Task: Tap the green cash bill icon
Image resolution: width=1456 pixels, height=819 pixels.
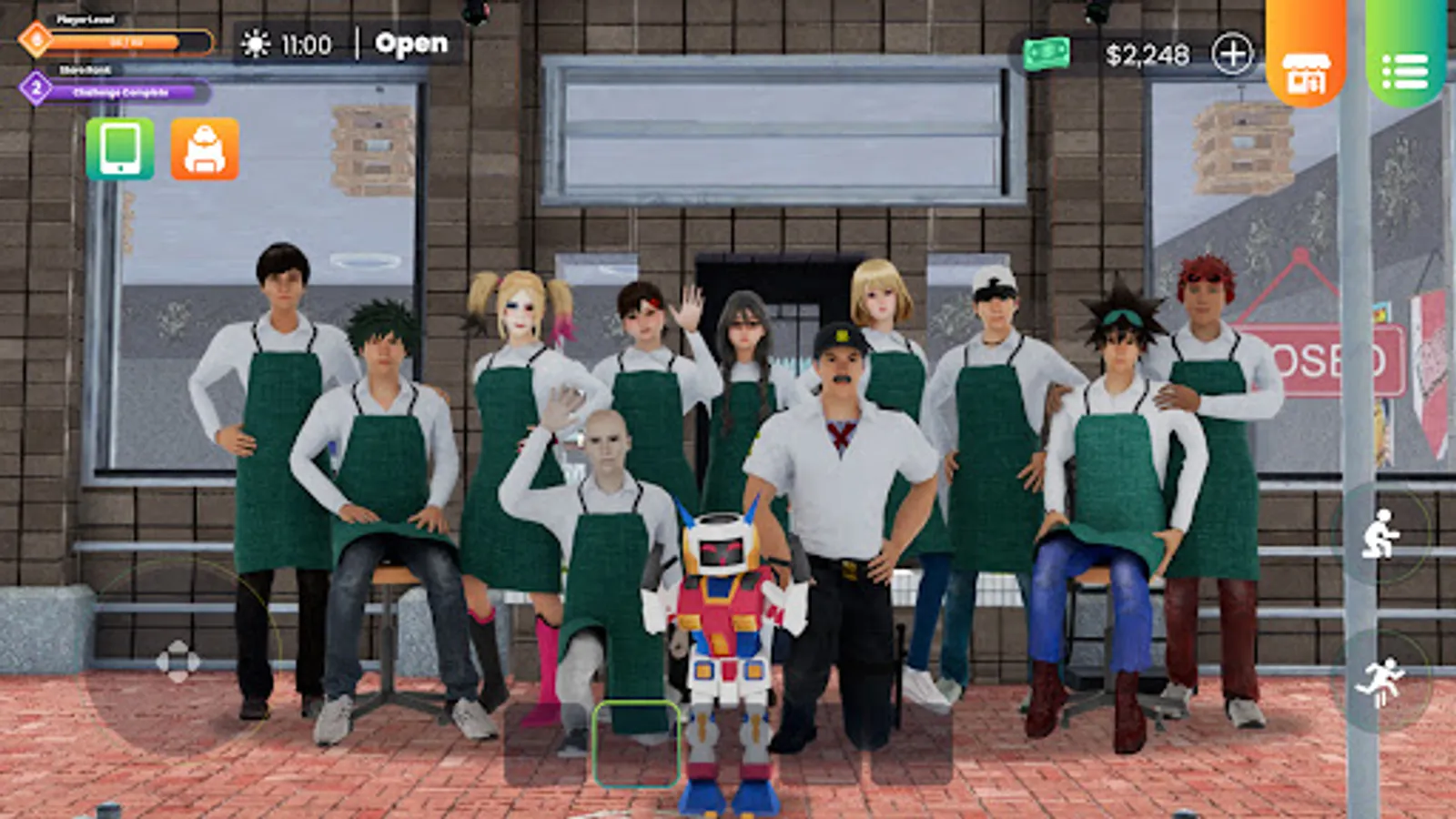Action: click(x=1048, y=55)
